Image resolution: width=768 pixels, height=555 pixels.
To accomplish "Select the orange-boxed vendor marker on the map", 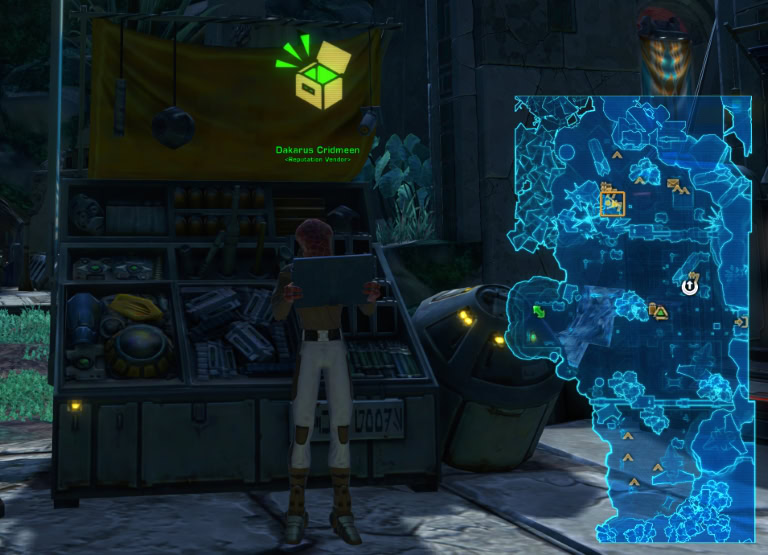I will coord(612,204).
